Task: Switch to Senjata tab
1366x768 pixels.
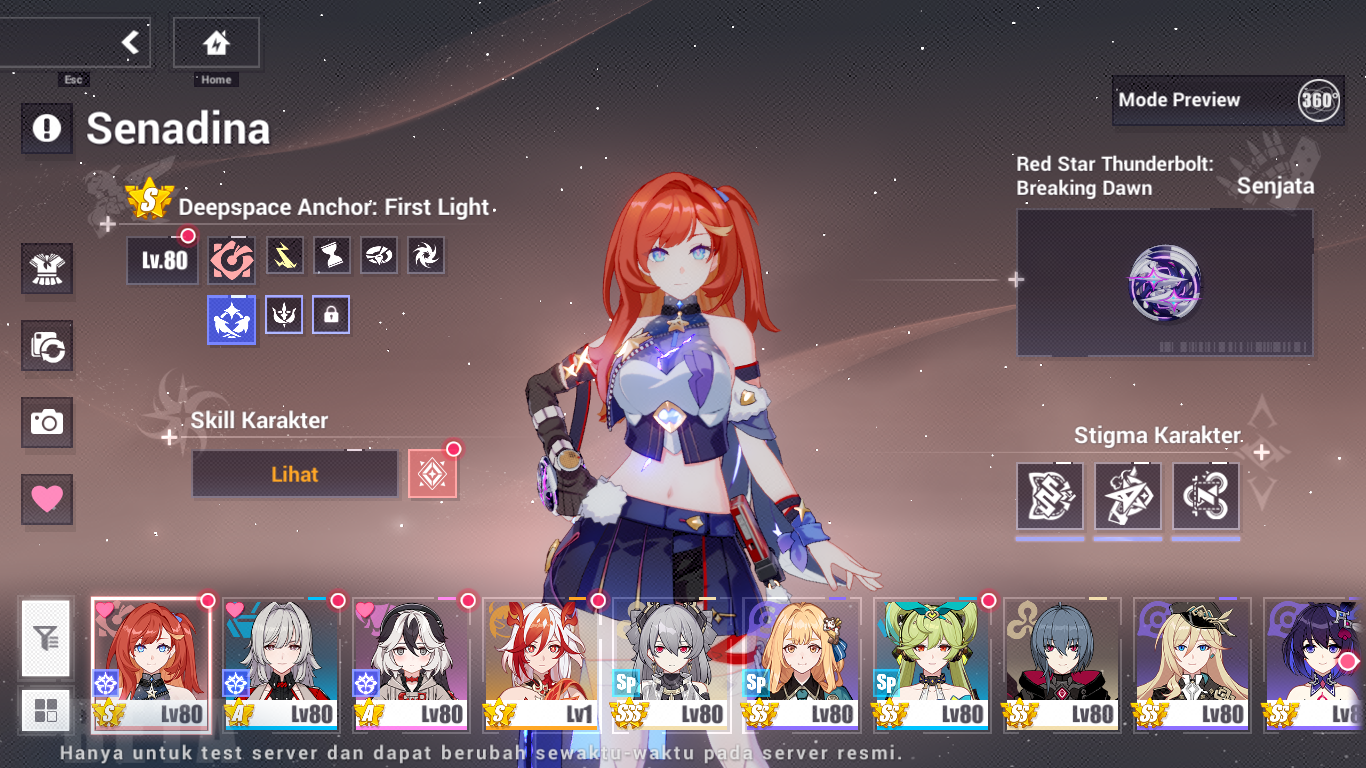Action: click(x=1276, y=185)
